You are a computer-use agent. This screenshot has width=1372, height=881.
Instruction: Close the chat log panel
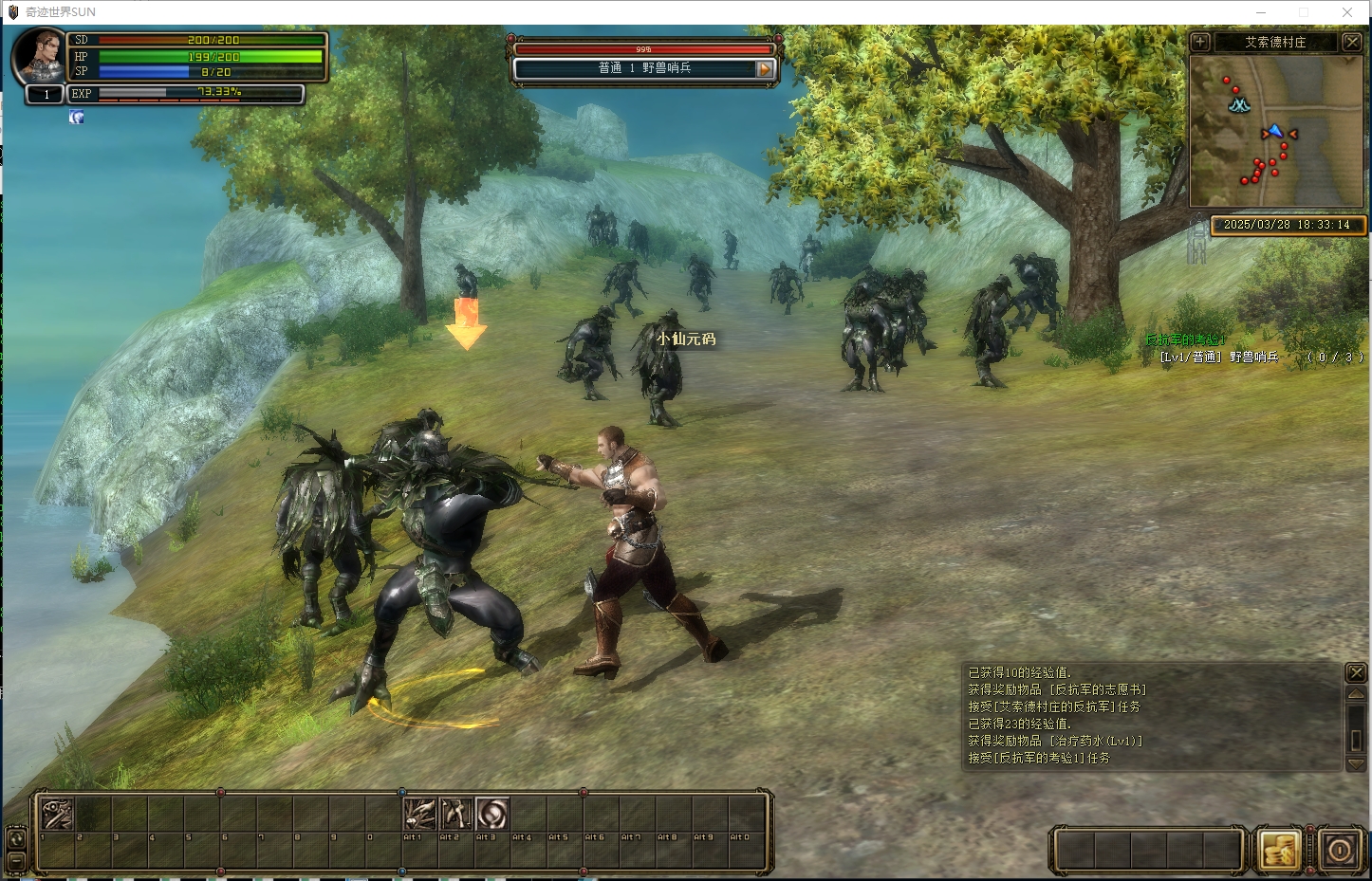click(1356, 672)
